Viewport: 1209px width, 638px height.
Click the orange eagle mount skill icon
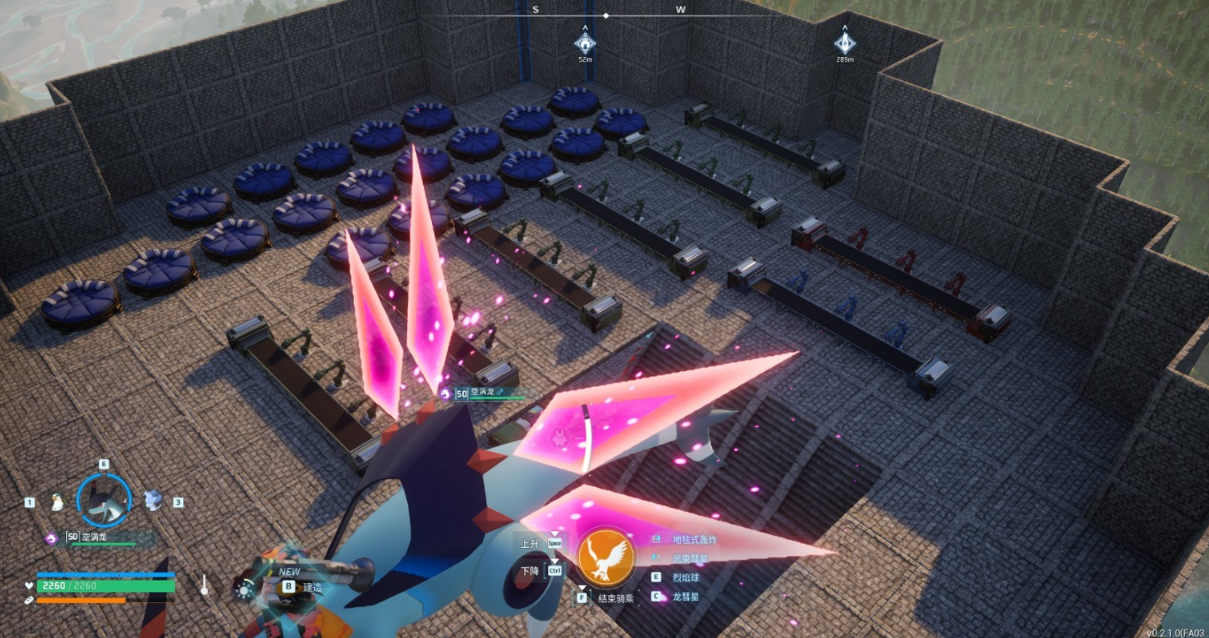[x=606, y=558]
